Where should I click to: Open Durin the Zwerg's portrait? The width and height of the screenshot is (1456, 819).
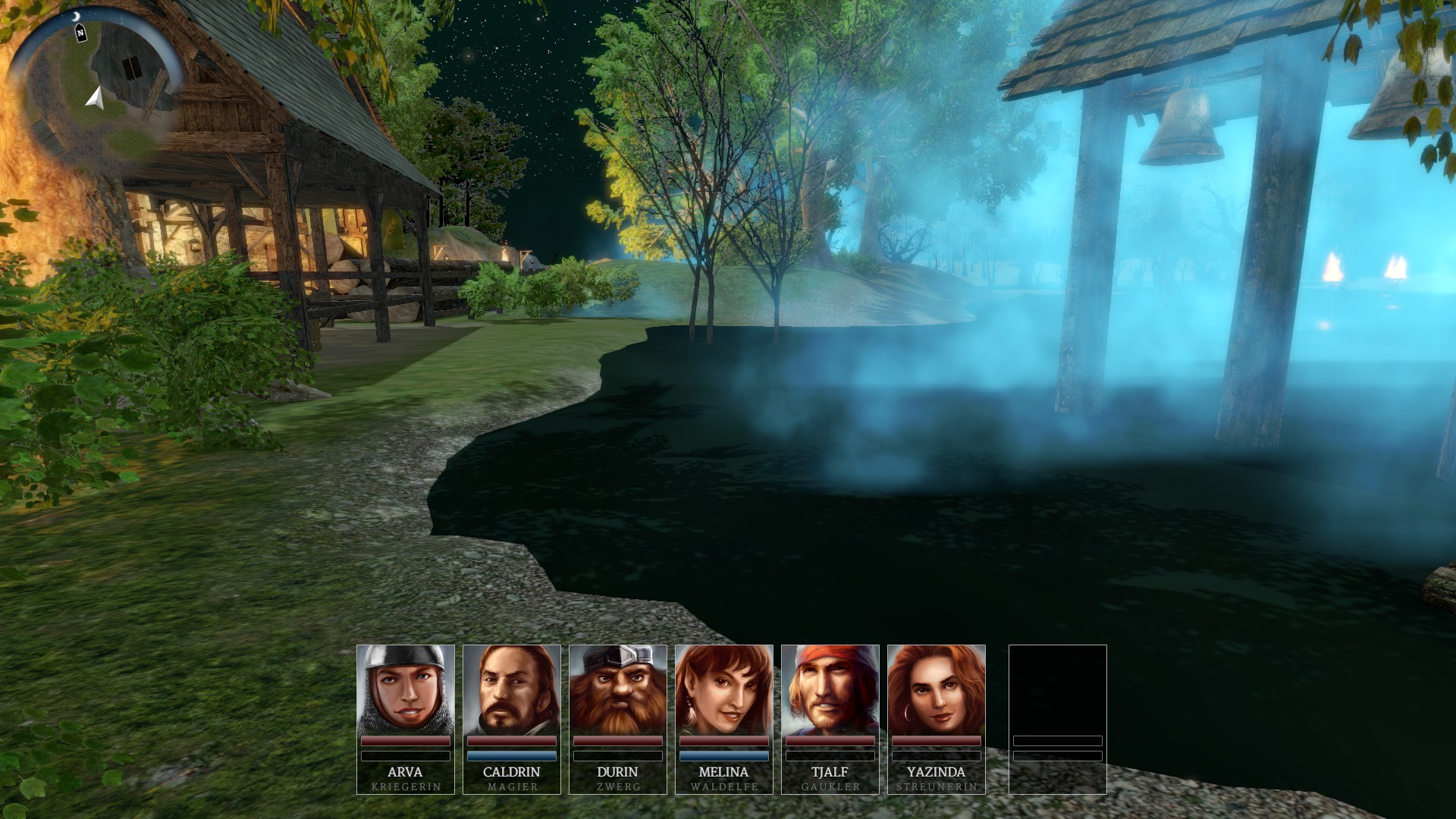[618, 690]
